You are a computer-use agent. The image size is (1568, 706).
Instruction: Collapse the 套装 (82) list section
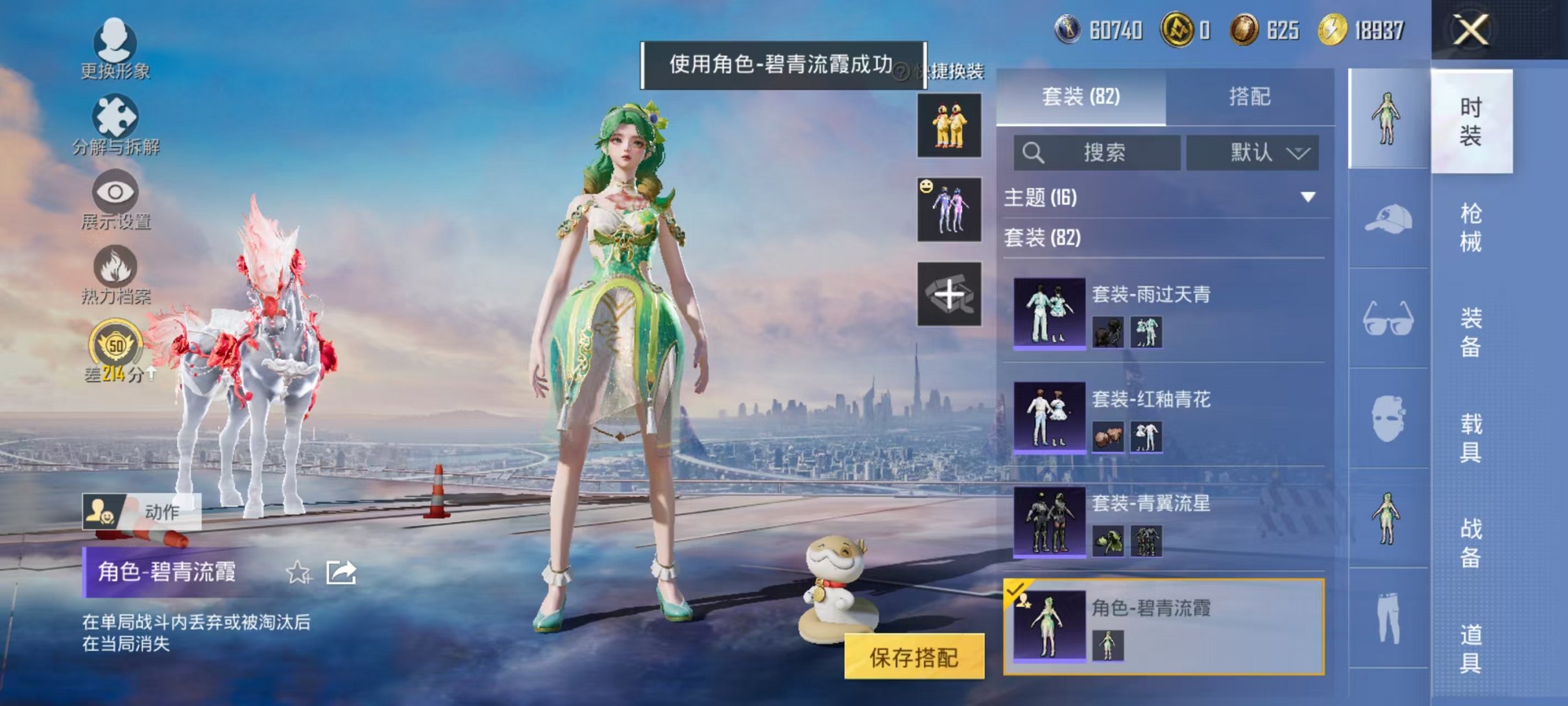[1041, 239]
